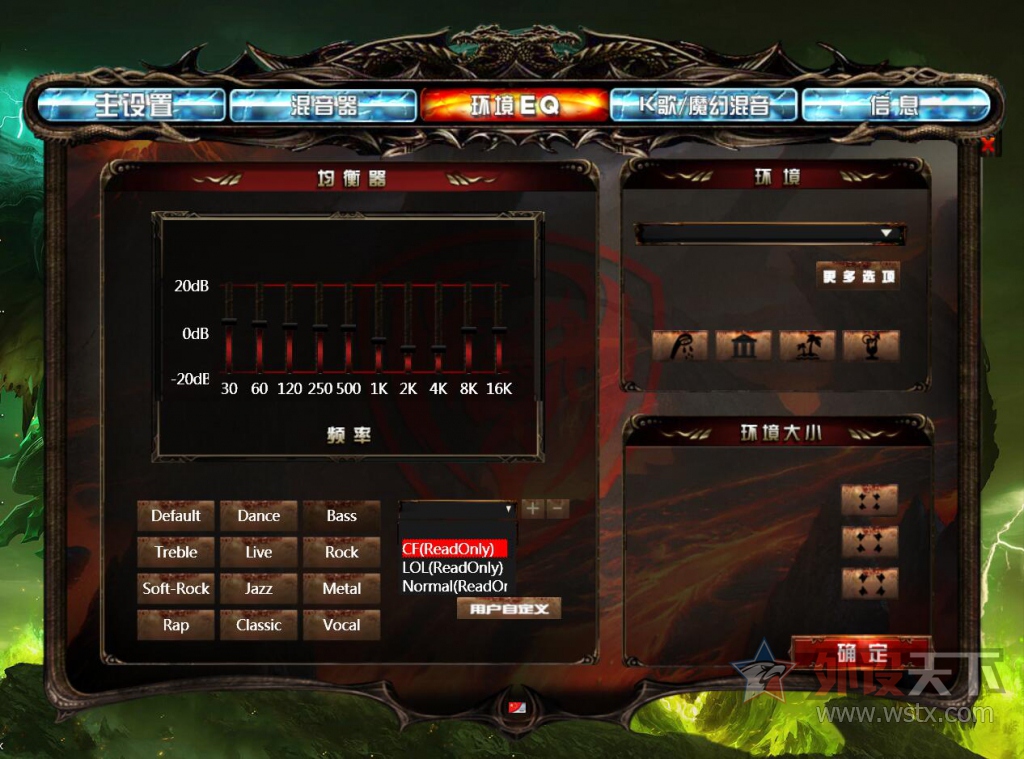Choose CF(ReadOnly) from the preset list
1024x759 pixels.
pos(454,549)
